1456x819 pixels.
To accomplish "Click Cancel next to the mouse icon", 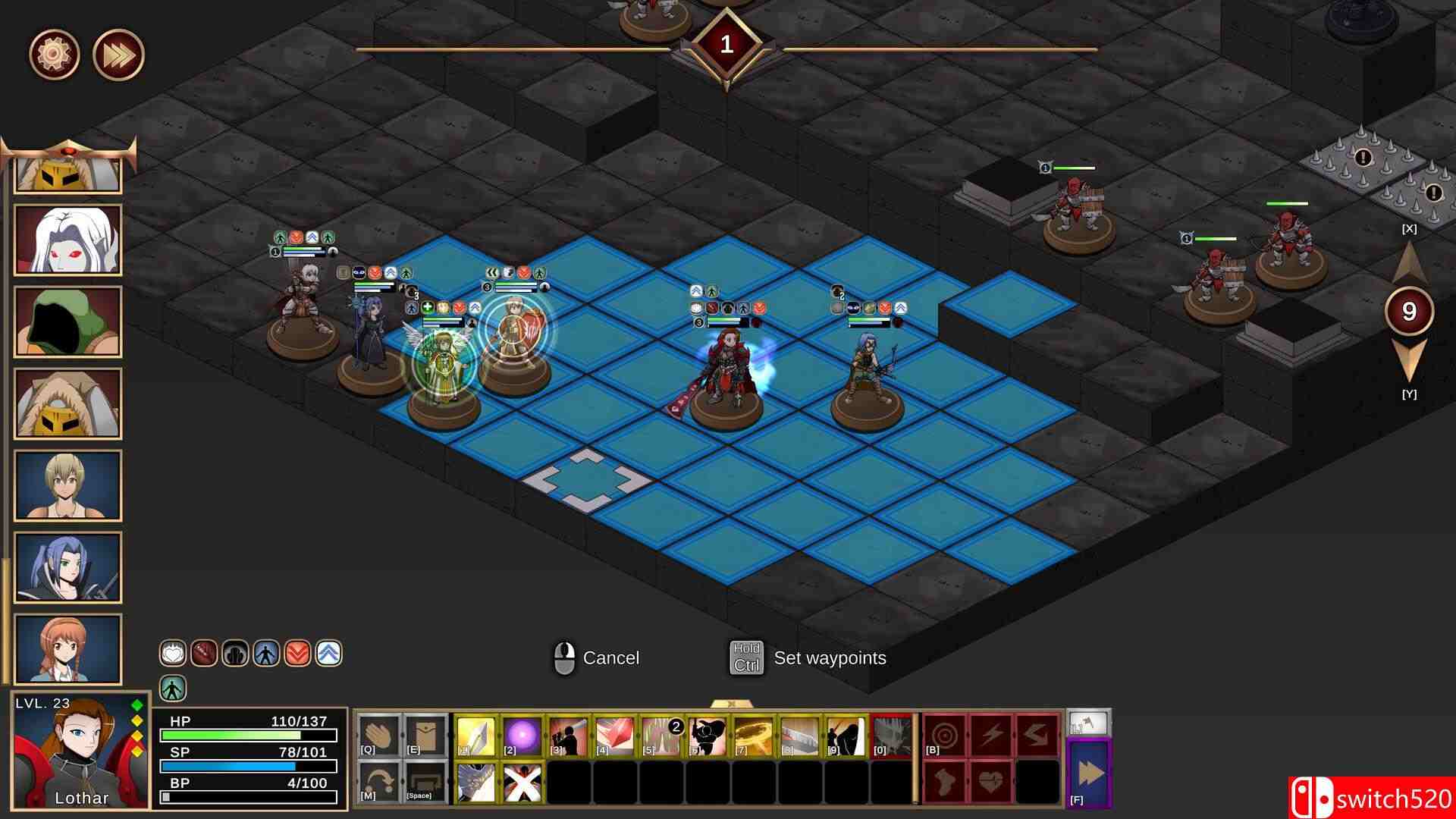I will click(610, 658).
